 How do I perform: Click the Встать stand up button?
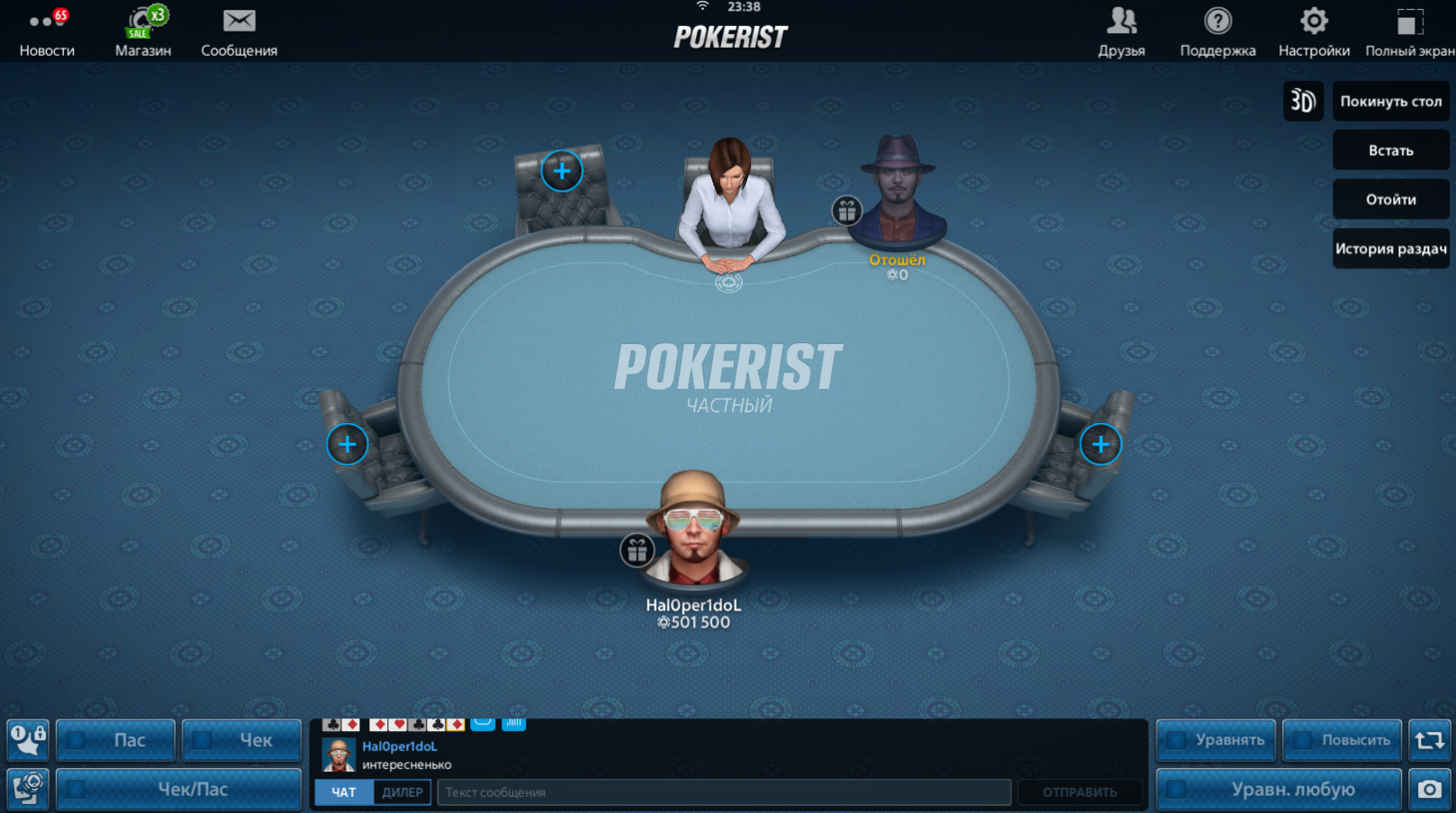click(1390, 150)
